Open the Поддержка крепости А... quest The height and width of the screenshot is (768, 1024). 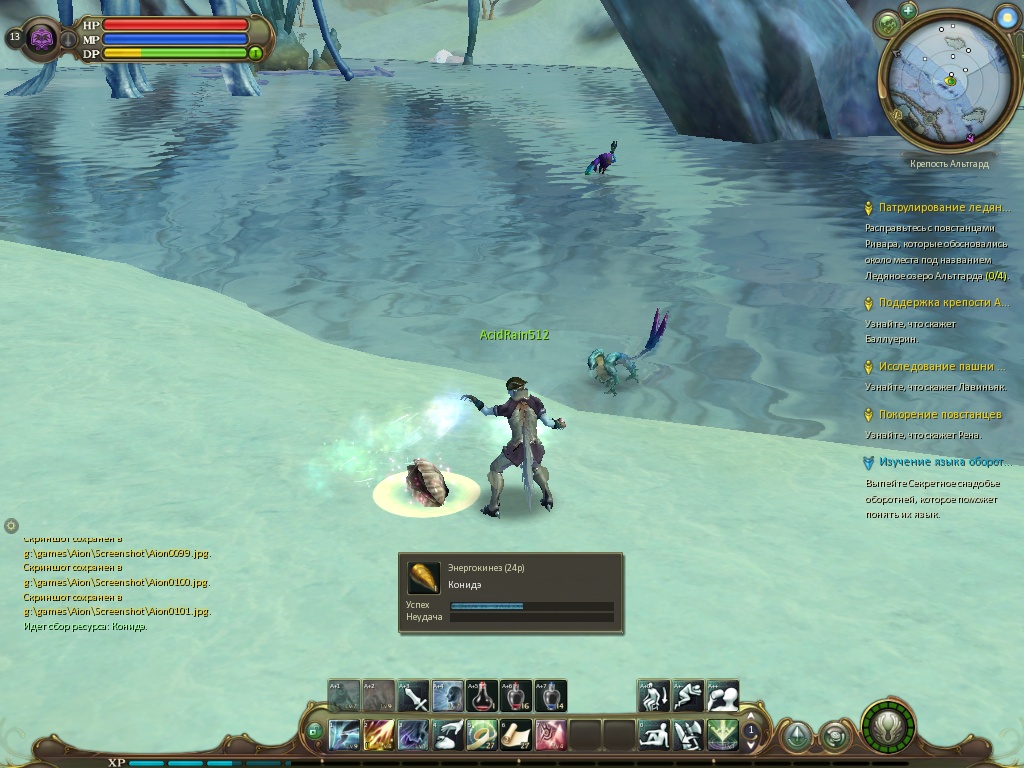(943, 303)
